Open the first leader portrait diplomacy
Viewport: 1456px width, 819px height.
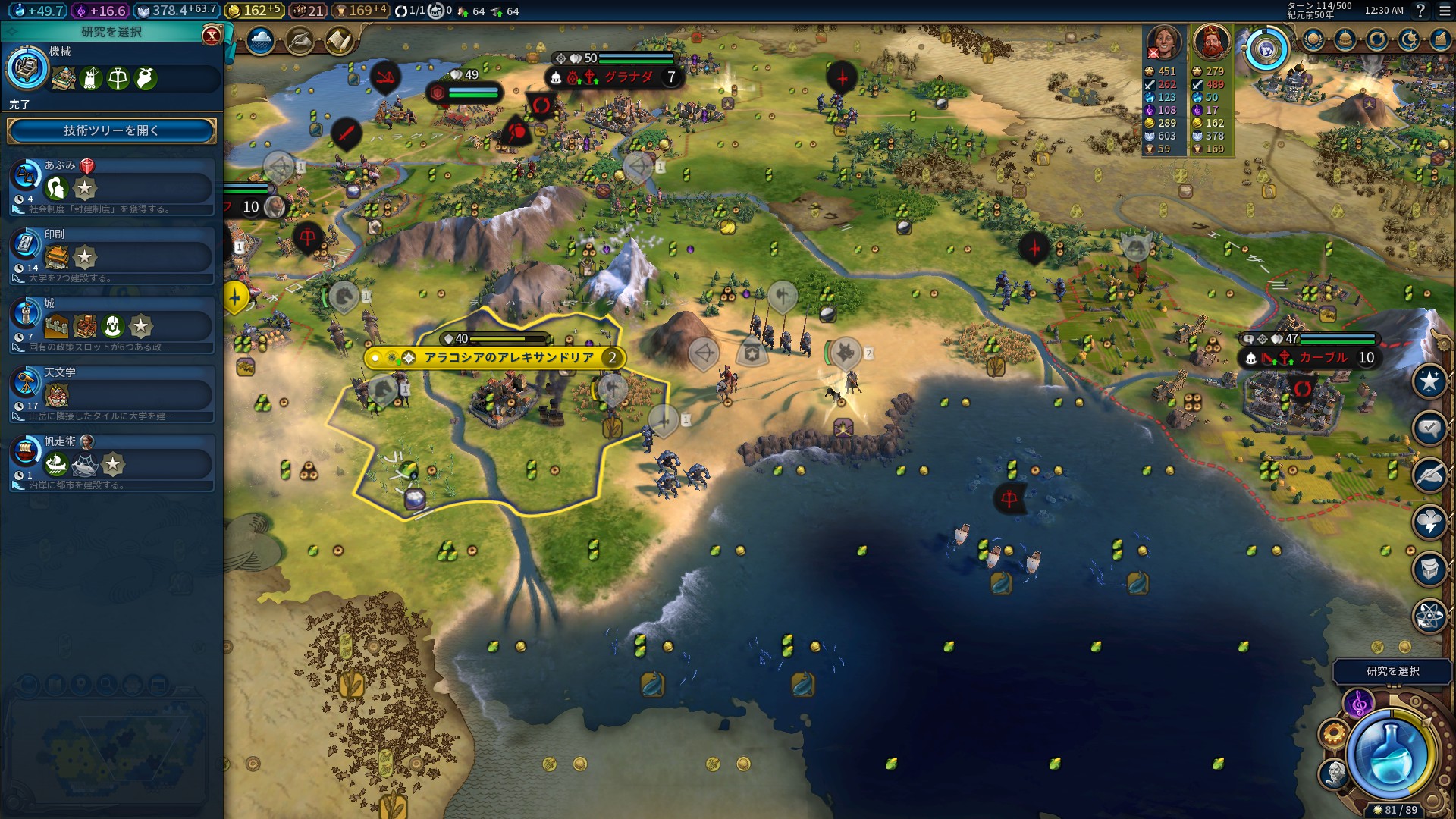coord(1163,42)
